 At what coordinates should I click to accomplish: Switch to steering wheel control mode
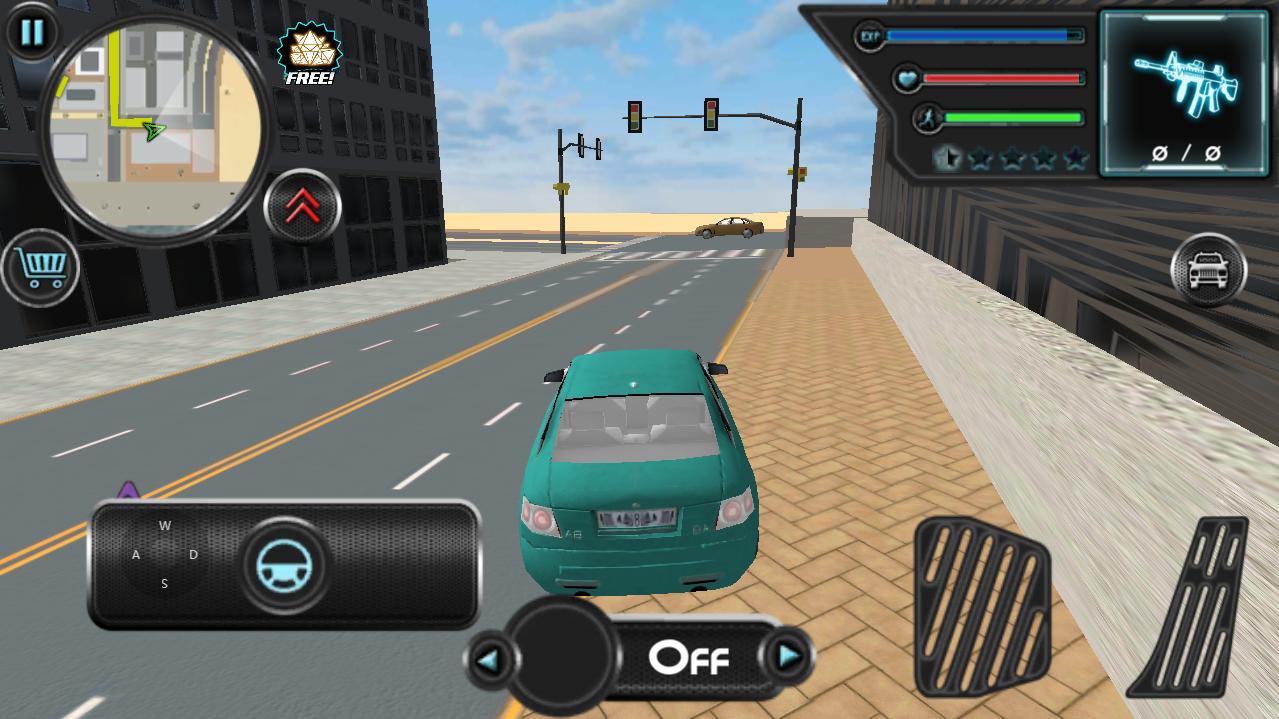[x=284, y=565]
